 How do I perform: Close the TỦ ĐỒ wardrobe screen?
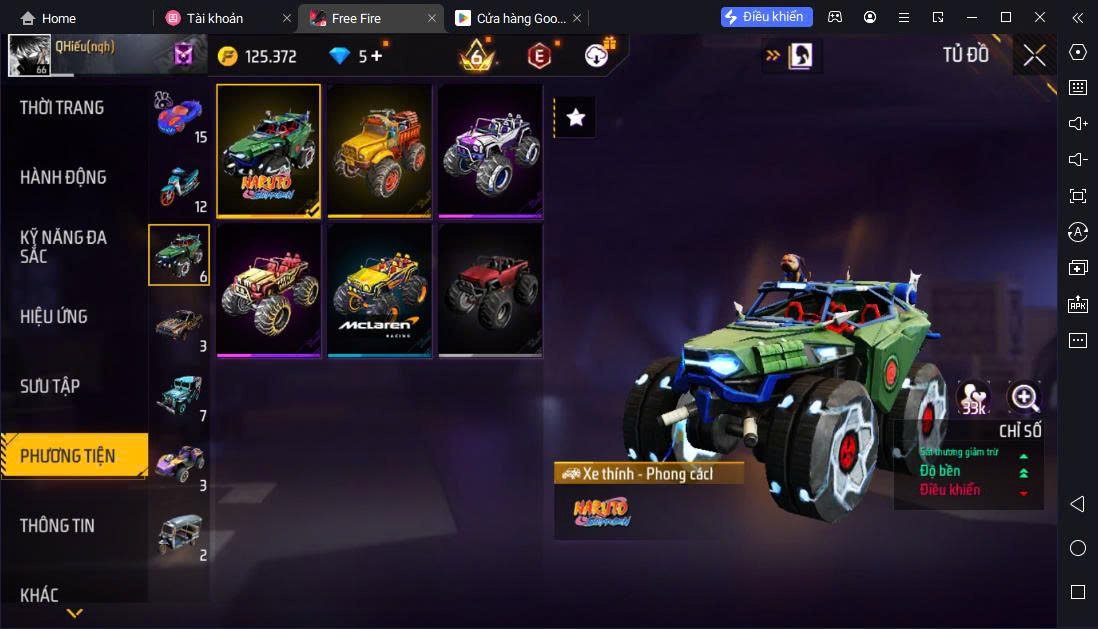[1034, 55]
